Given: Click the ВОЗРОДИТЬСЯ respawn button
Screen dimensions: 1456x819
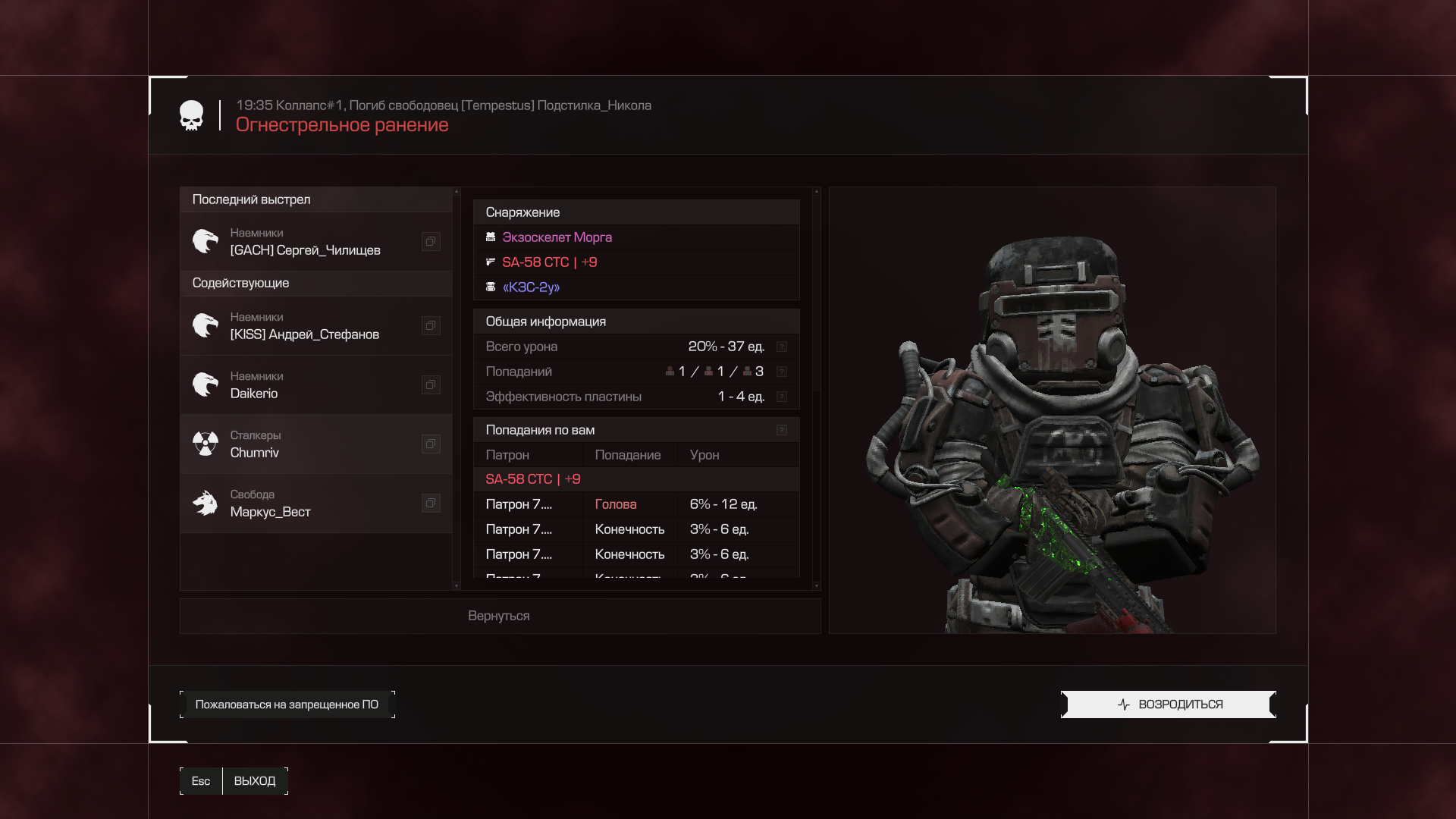Looking at the screenshot, I should click(x=1168, y=704).
